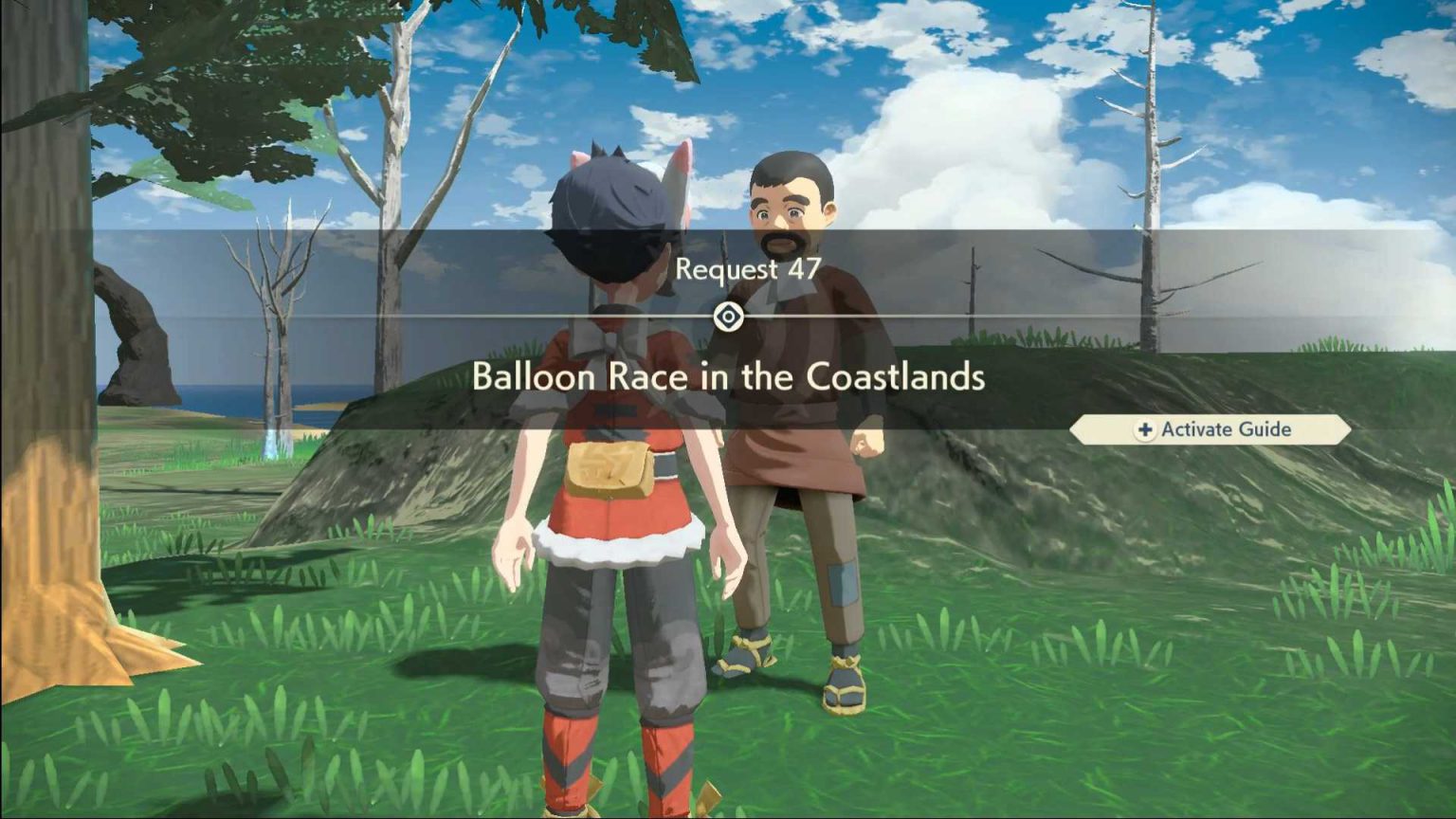Viewport: 1456px width, 819px height.
Task: Click the Balloon Race in the Coastlands title
Action: (728, 377)
